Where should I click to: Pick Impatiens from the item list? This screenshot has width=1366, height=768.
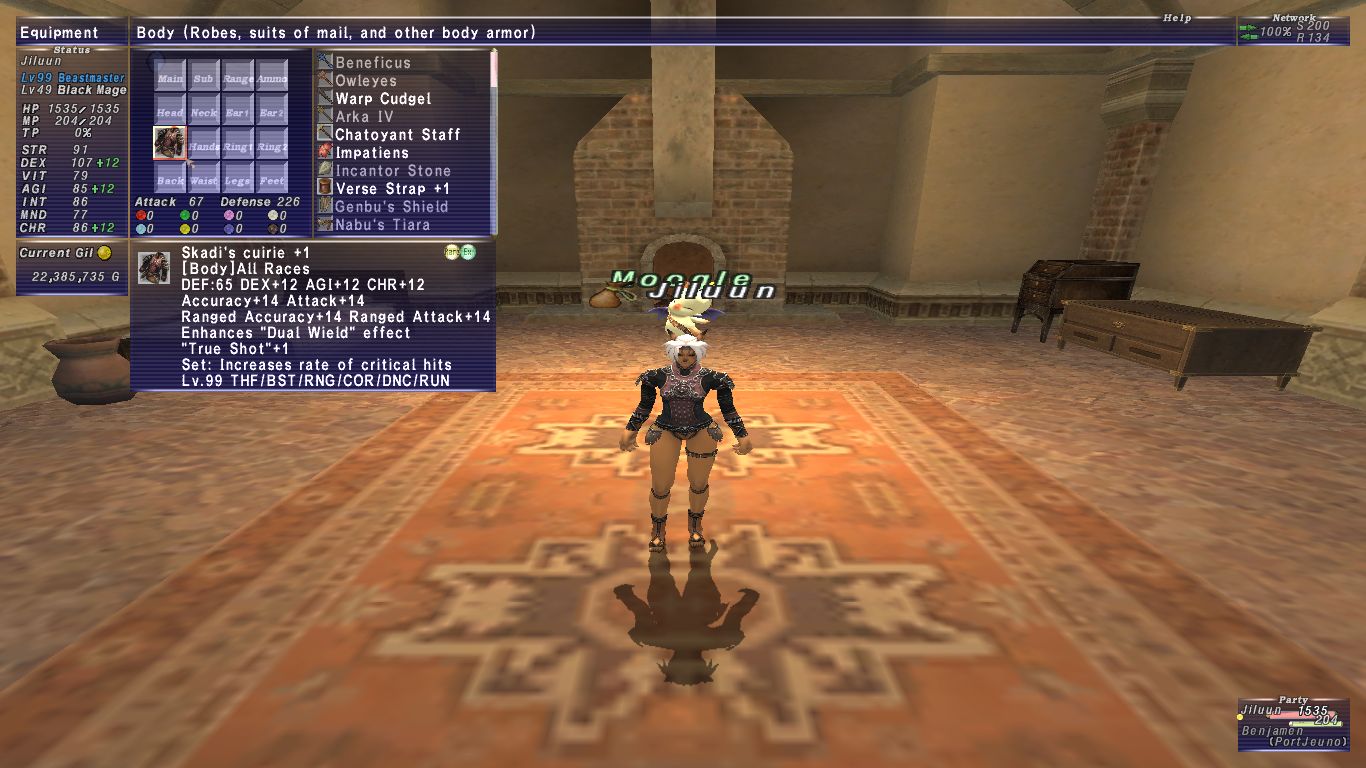371,153
